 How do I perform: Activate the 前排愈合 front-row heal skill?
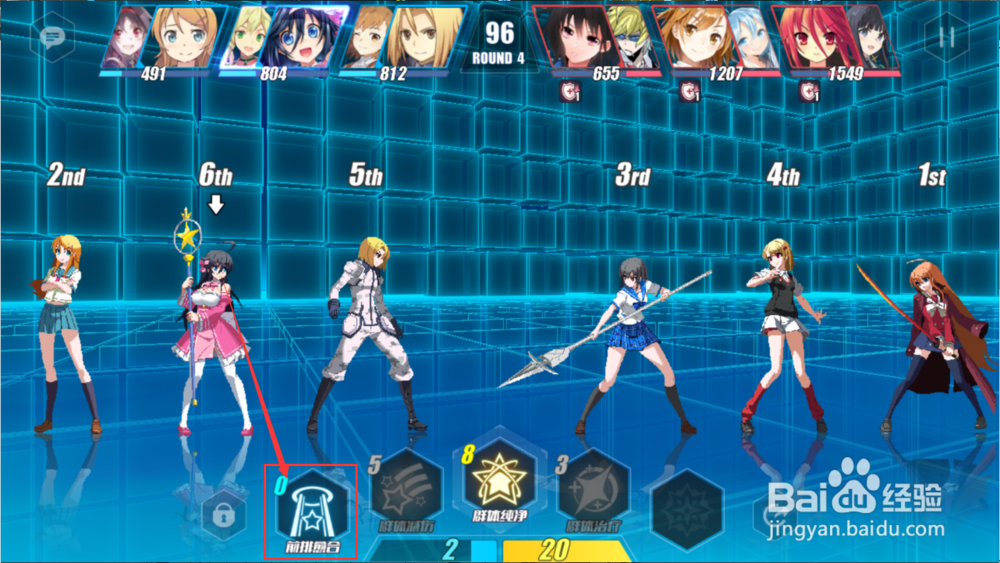(x=311, y=510)
